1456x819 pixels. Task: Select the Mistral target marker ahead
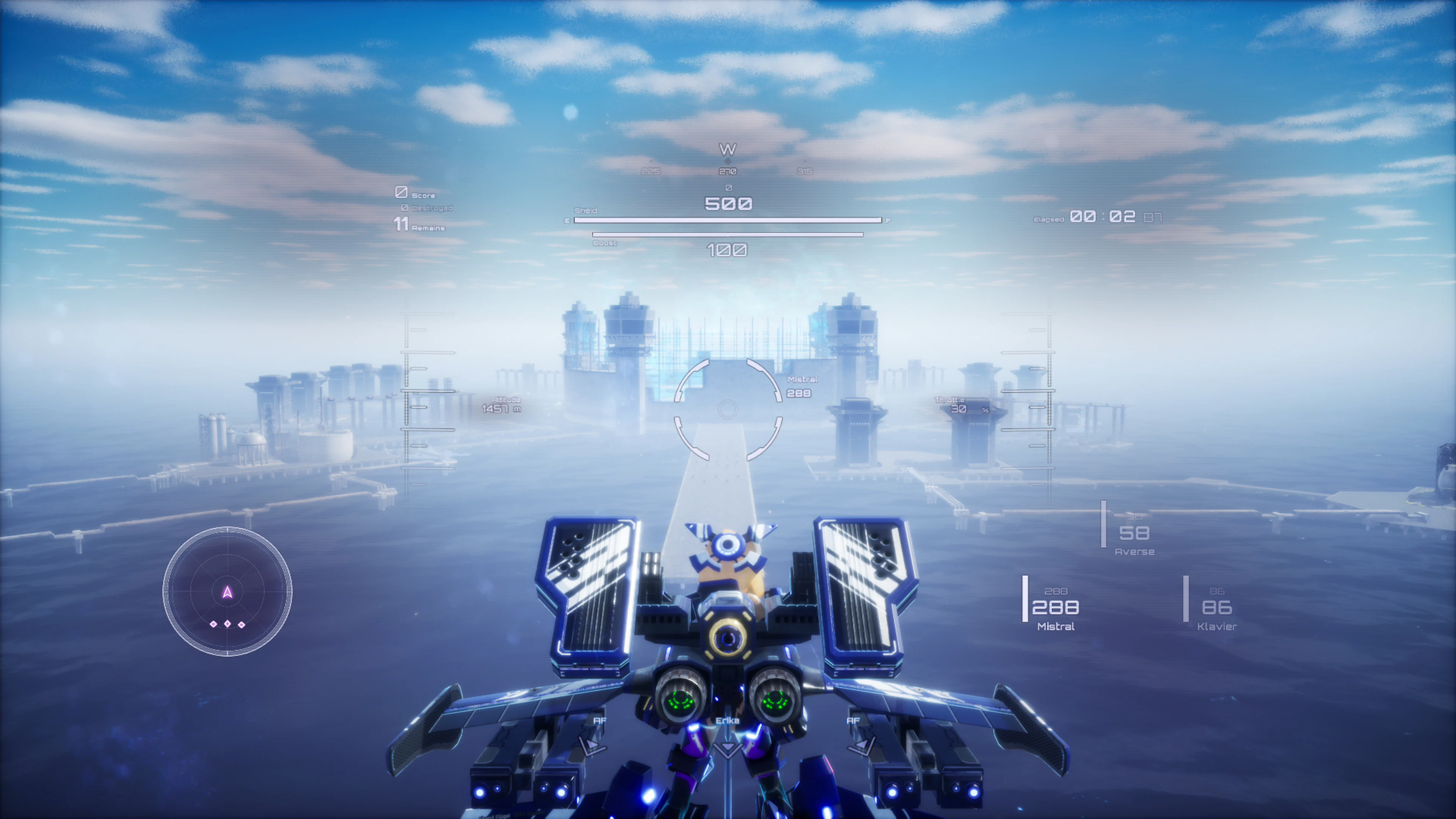tap(802, 379)
